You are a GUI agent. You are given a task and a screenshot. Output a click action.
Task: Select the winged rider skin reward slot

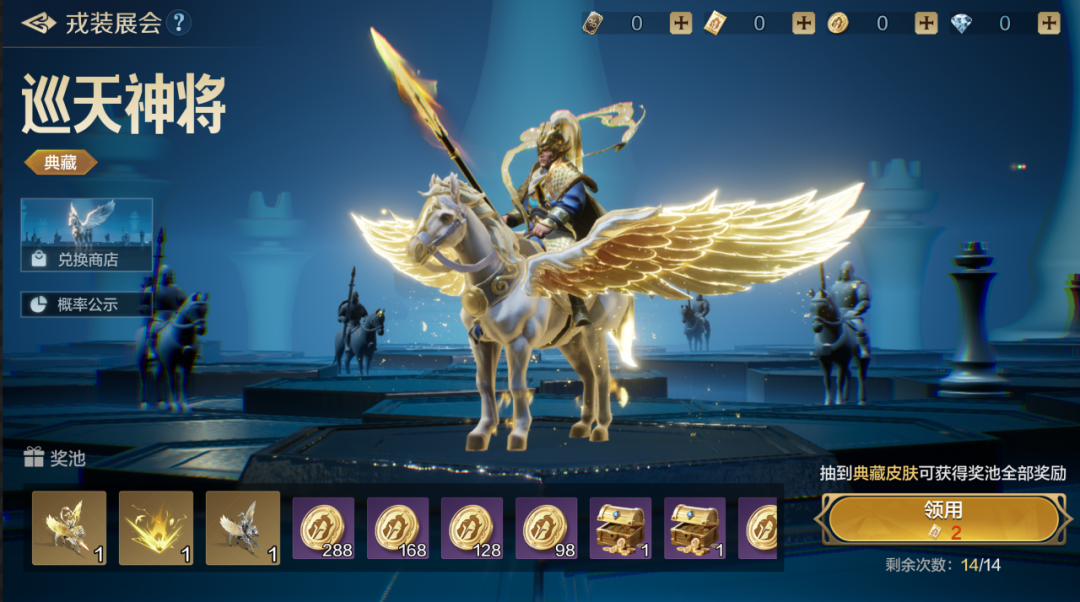point(69,528)
